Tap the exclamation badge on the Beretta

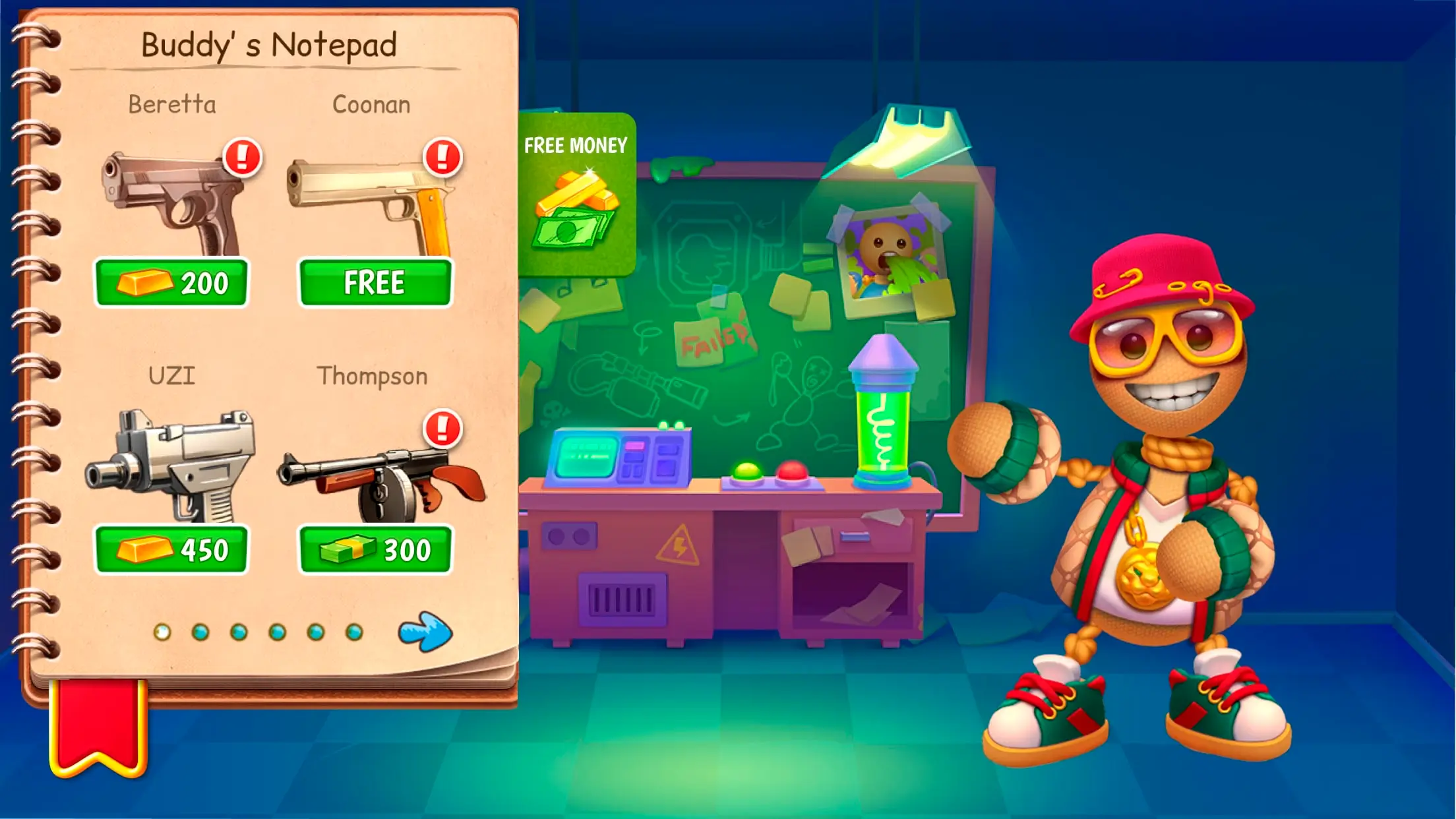point(242,157)
